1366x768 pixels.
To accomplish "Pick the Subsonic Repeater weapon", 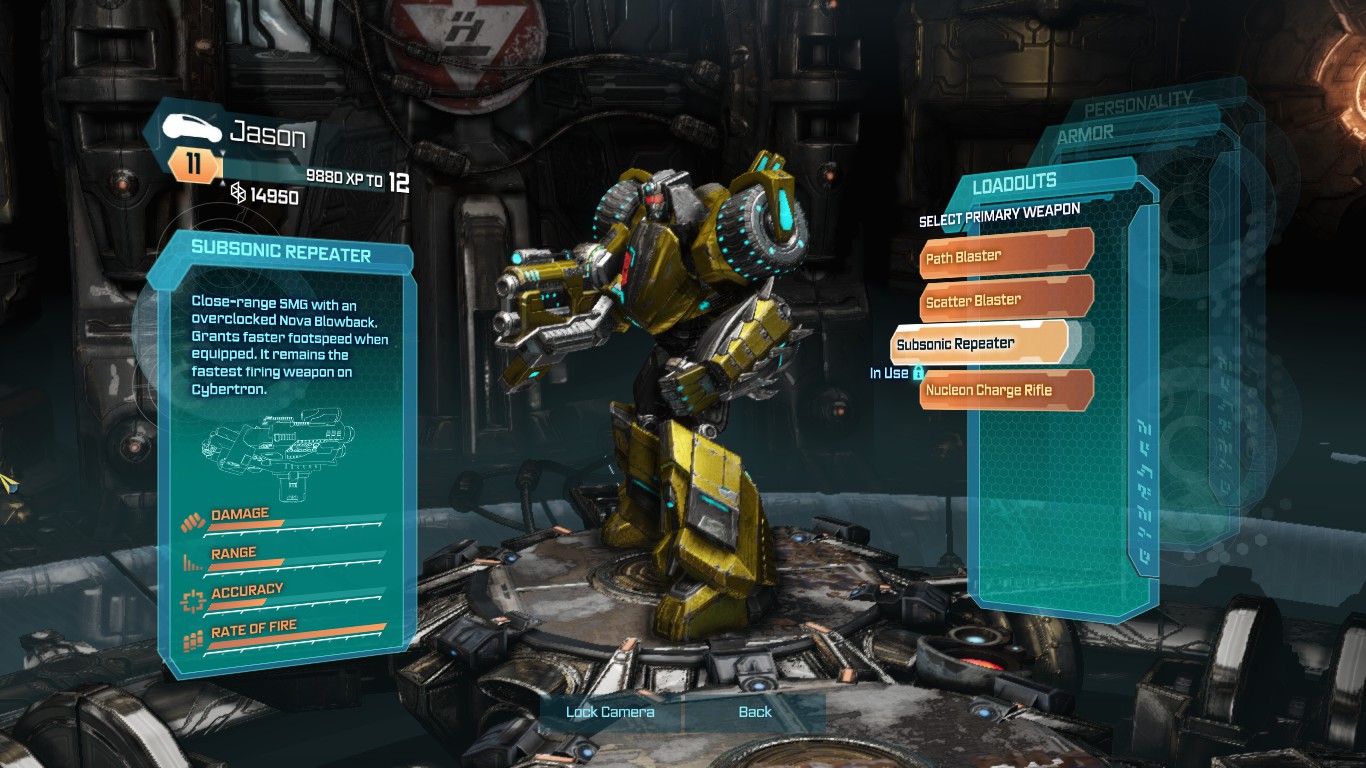I will click(980, 344).
